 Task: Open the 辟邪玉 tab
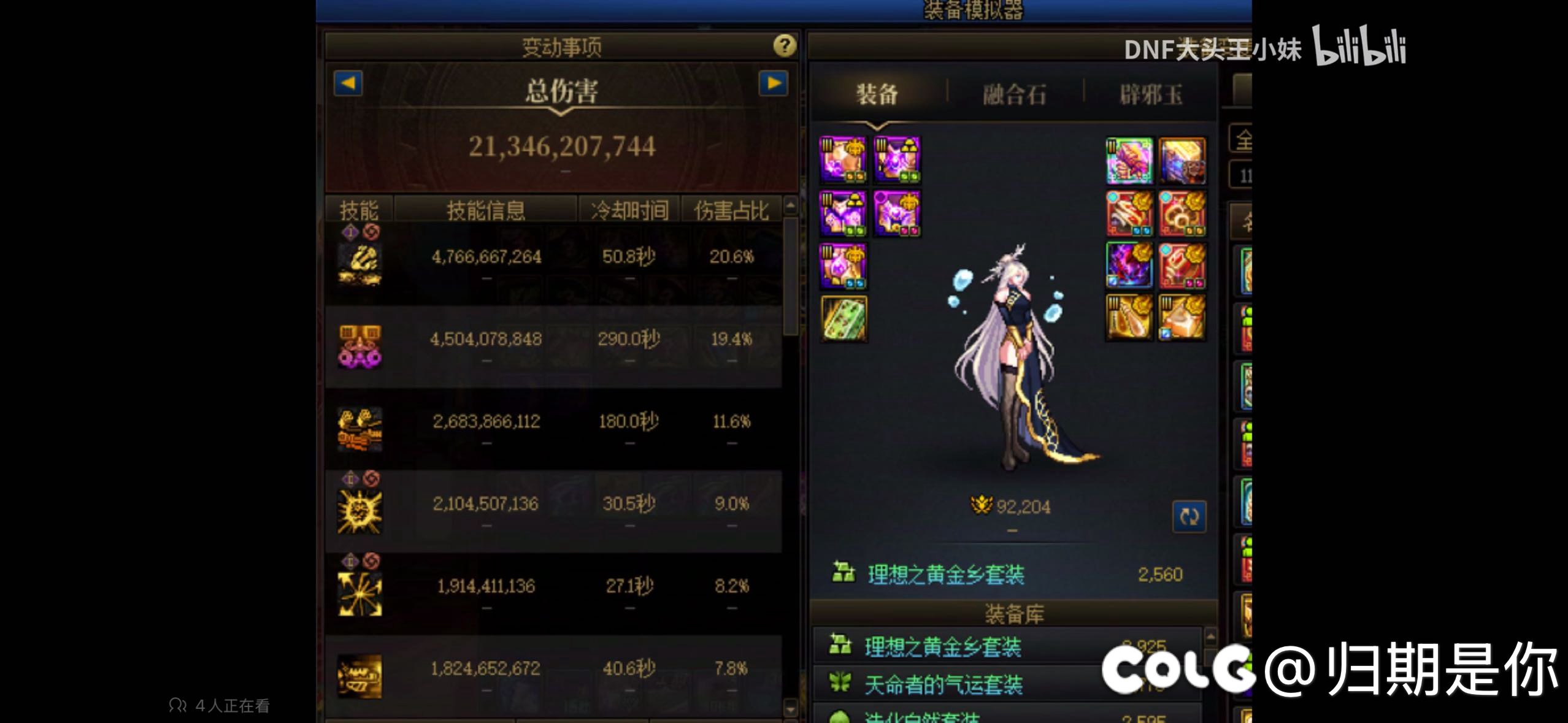pos(1152,93)
